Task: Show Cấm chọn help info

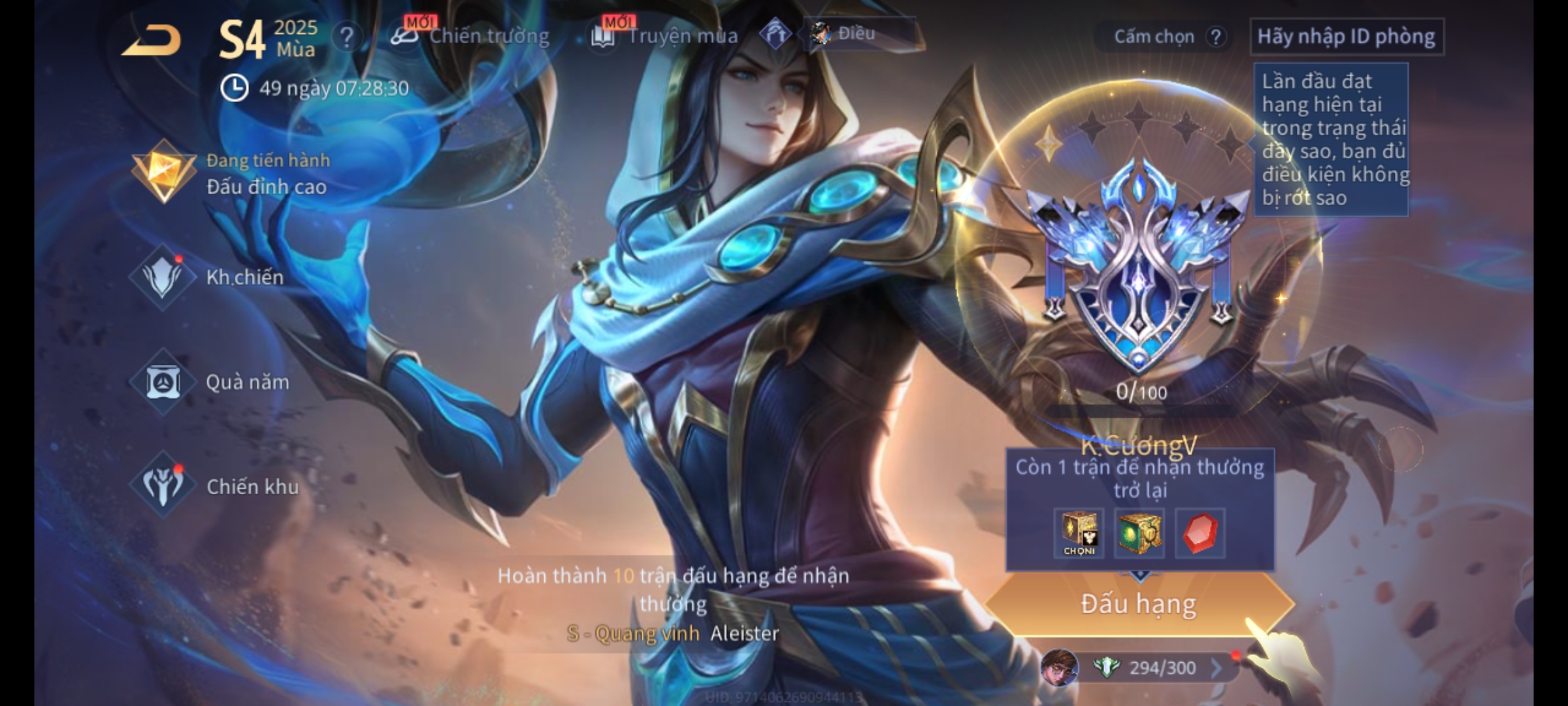Action: (1215, 37)
